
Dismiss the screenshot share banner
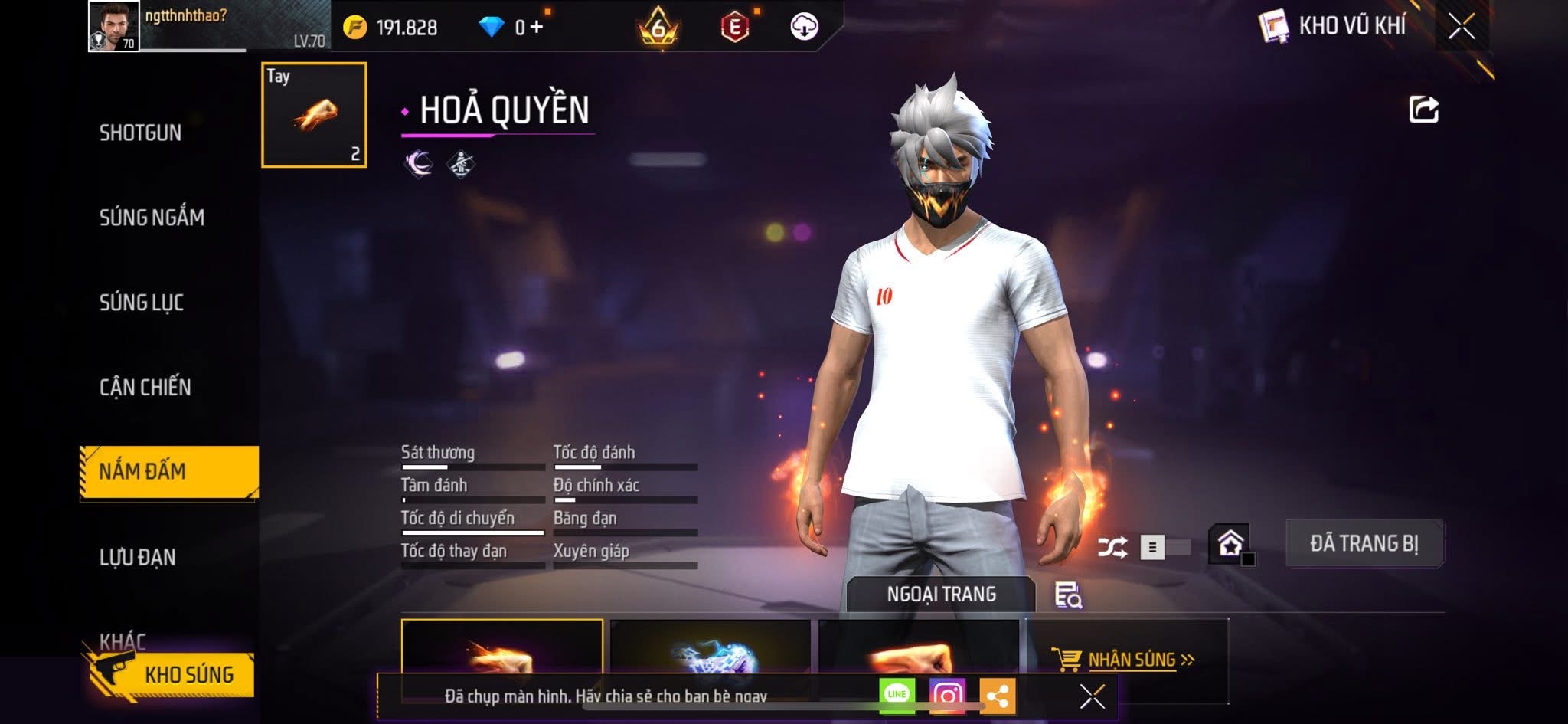(x=1092, y=696)
